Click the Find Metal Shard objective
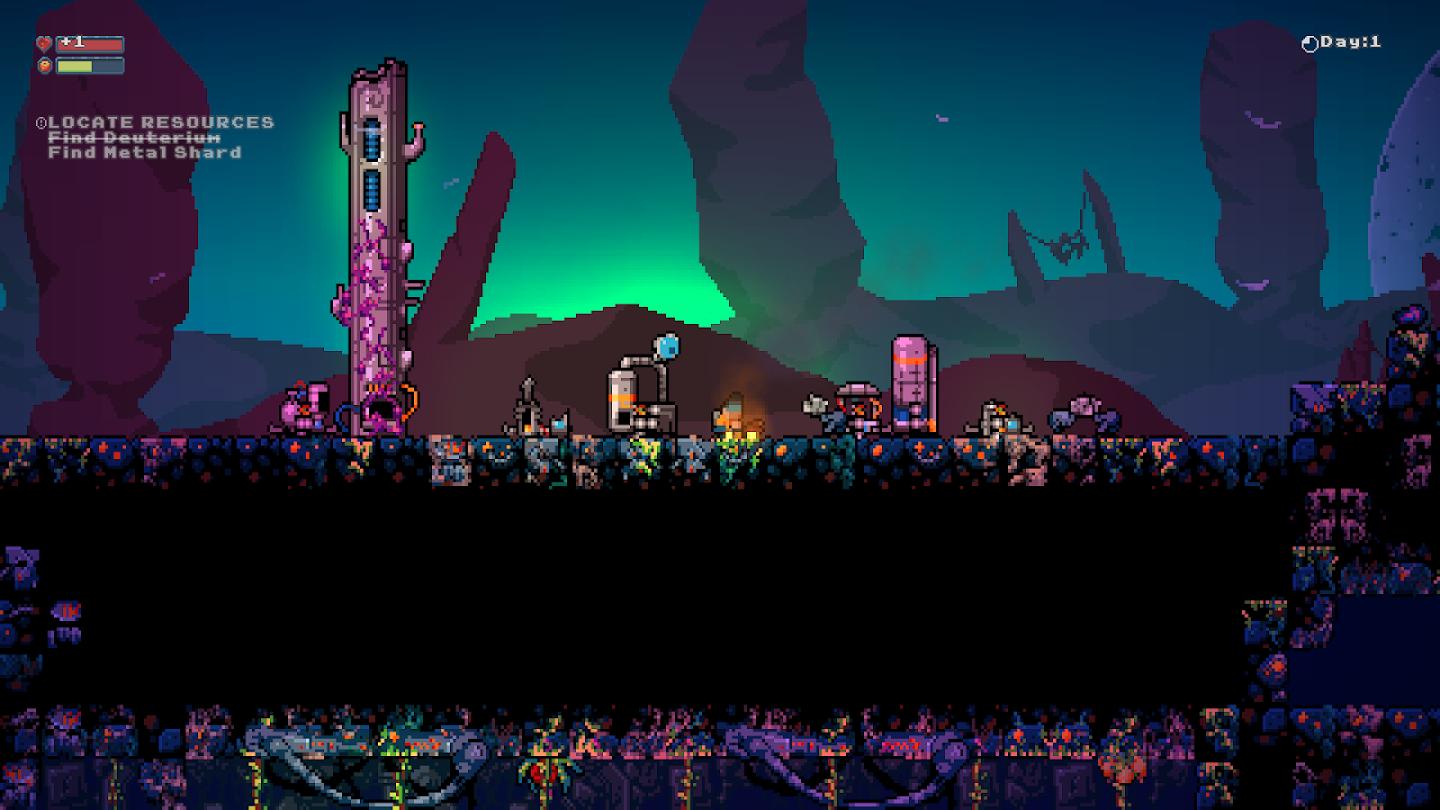The image size is (1440, 810). click(145, 153)
